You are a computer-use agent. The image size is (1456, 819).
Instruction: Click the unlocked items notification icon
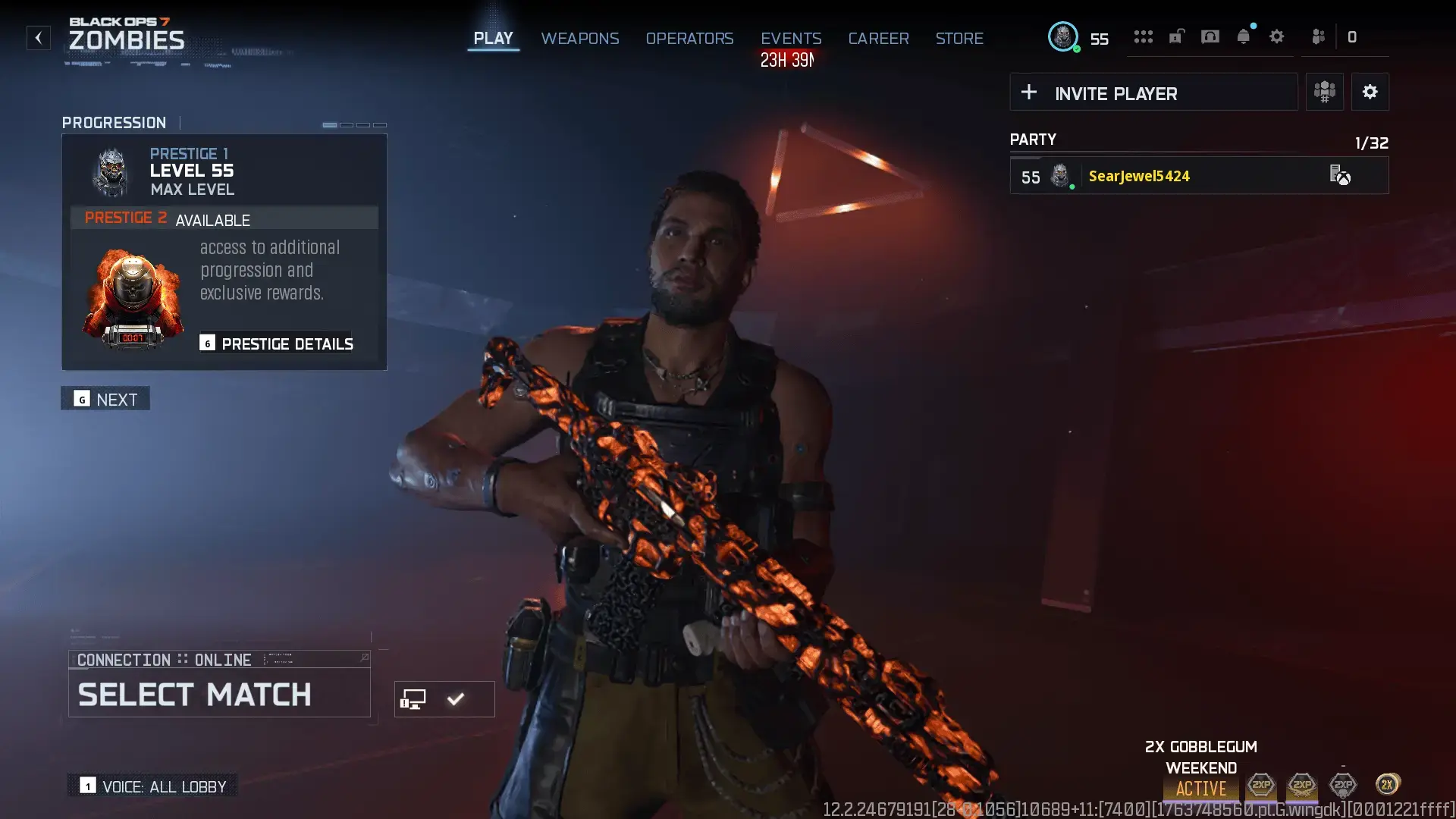tap(1176, 36)
